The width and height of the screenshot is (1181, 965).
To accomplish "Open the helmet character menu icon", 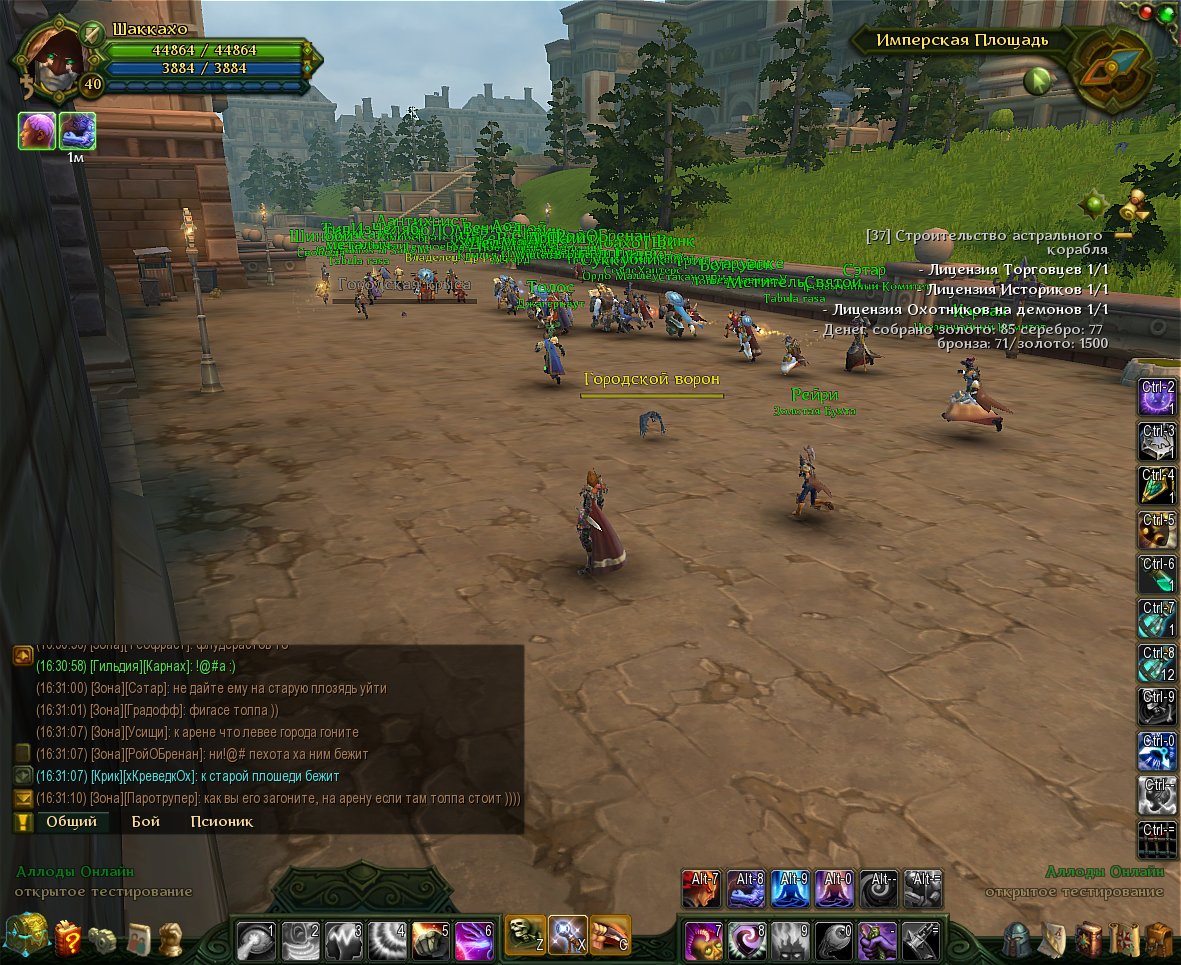I will (1017, 940).
